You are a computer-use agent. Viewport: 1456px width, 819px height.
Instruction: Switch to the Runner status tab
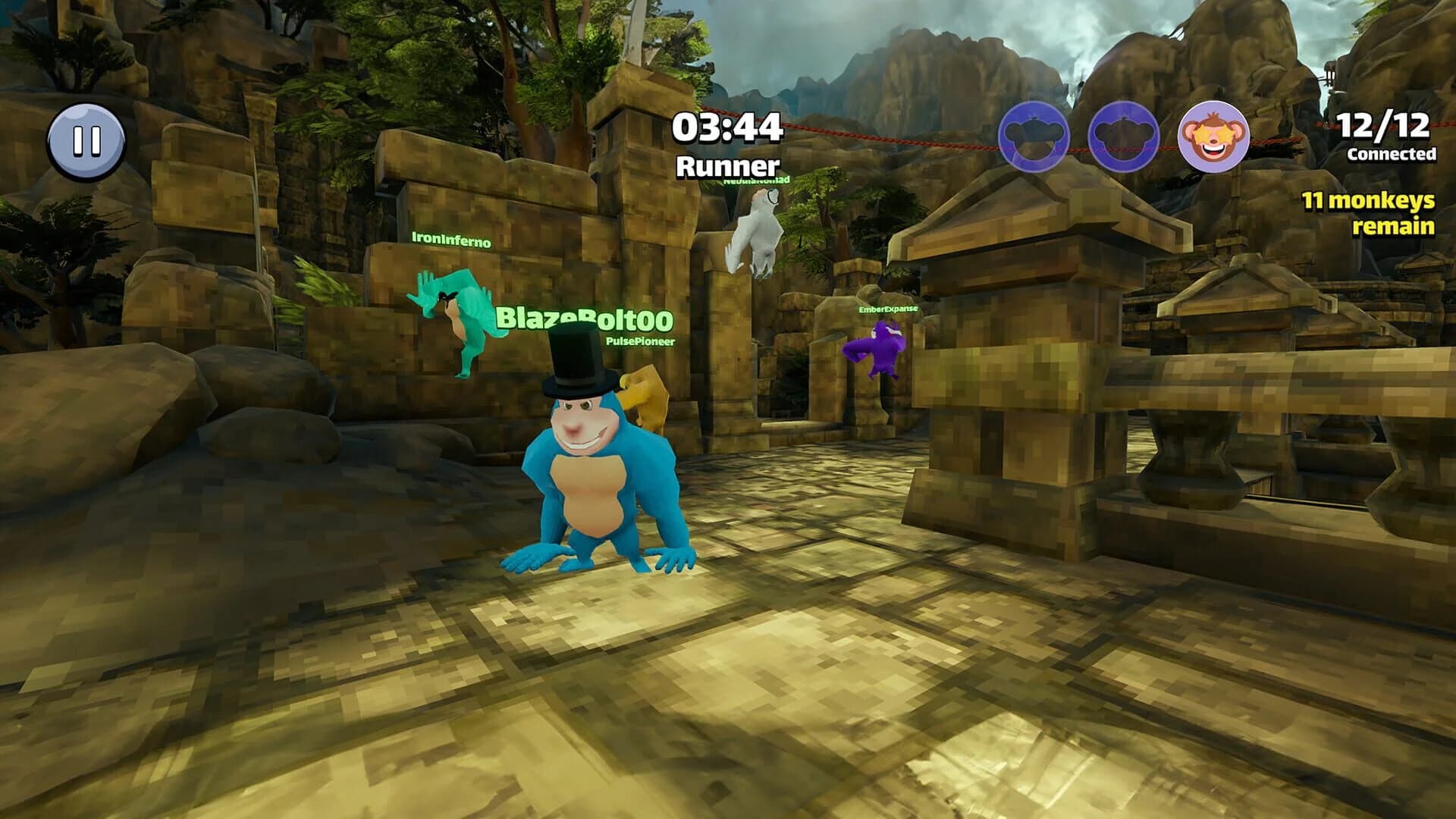(727, 164)
